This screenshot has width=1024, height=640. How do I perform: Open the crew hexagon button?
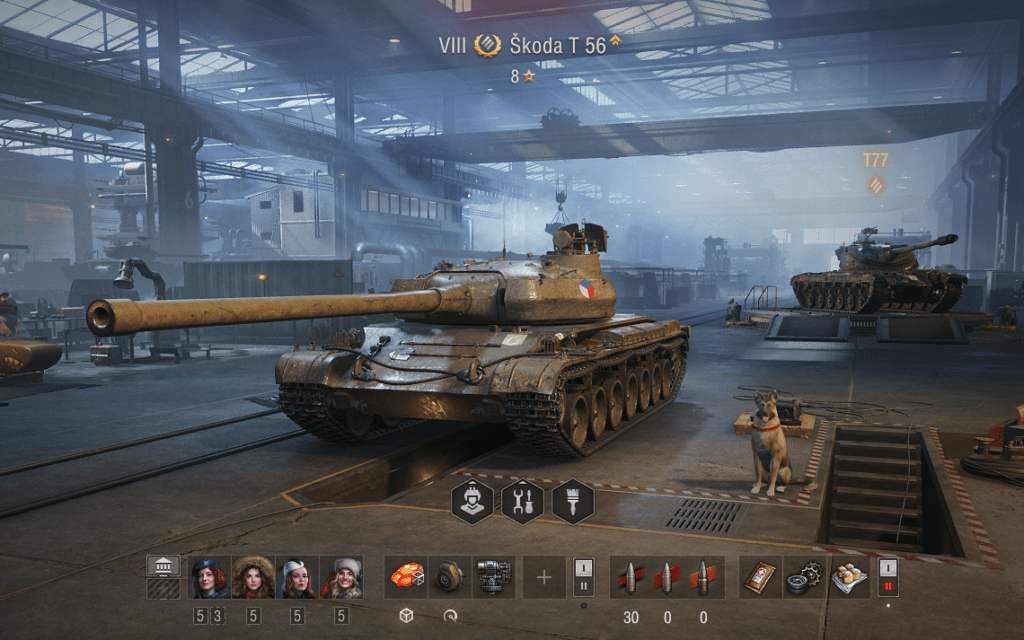point(472,501)
